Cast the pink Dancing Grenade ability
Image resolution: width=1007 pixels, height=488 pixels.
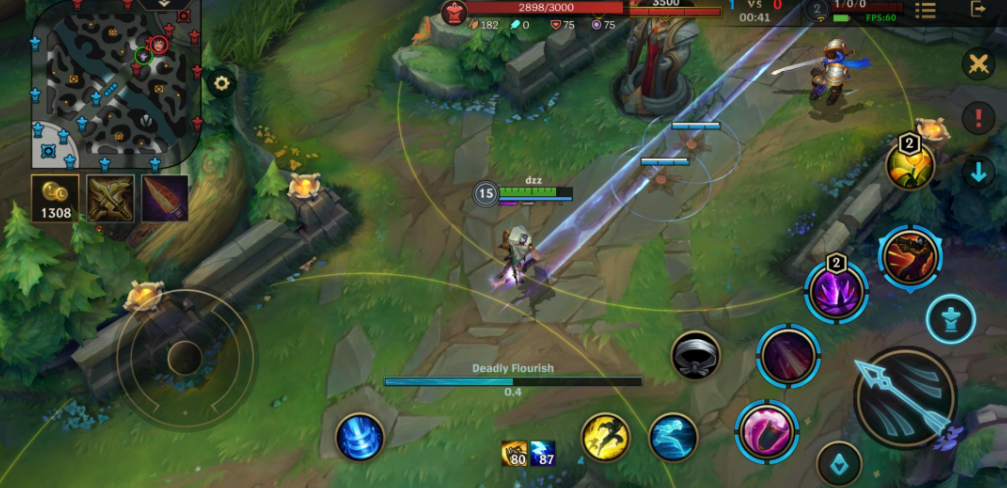[x=766, y=431]
